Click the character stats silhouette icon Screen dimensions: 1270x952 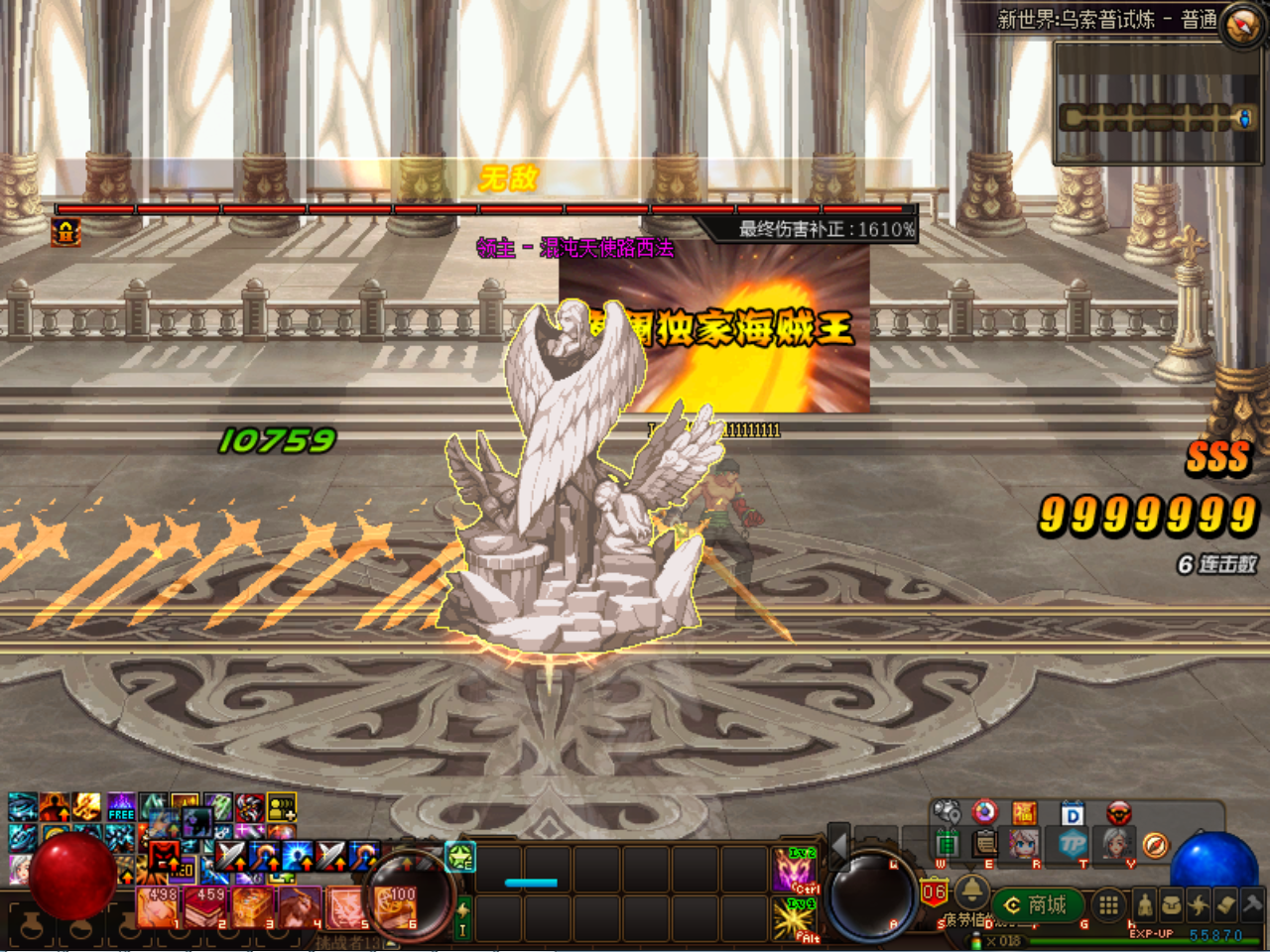click(1145, 903)
